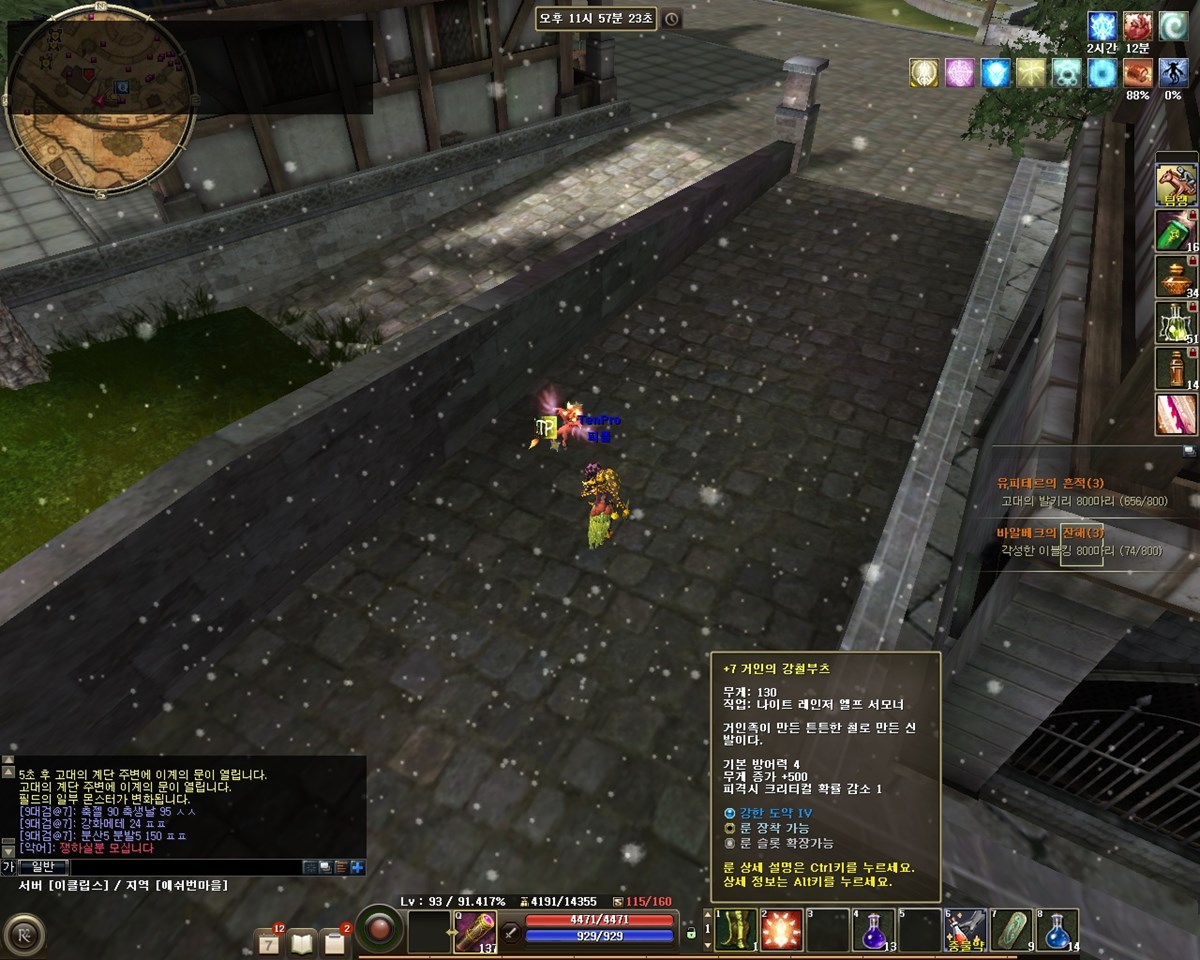Use the orange urn item with count 34
The width and height of the screenshot is (1200, 960).
click(x=1177, y=278)
